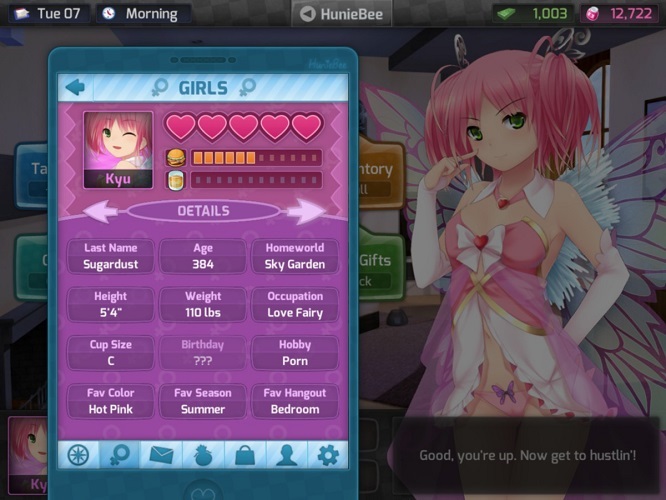Go back using the blue arrow
Image resolution: width=666 pixels, height=500 pixels.
(x=75, y=87)
